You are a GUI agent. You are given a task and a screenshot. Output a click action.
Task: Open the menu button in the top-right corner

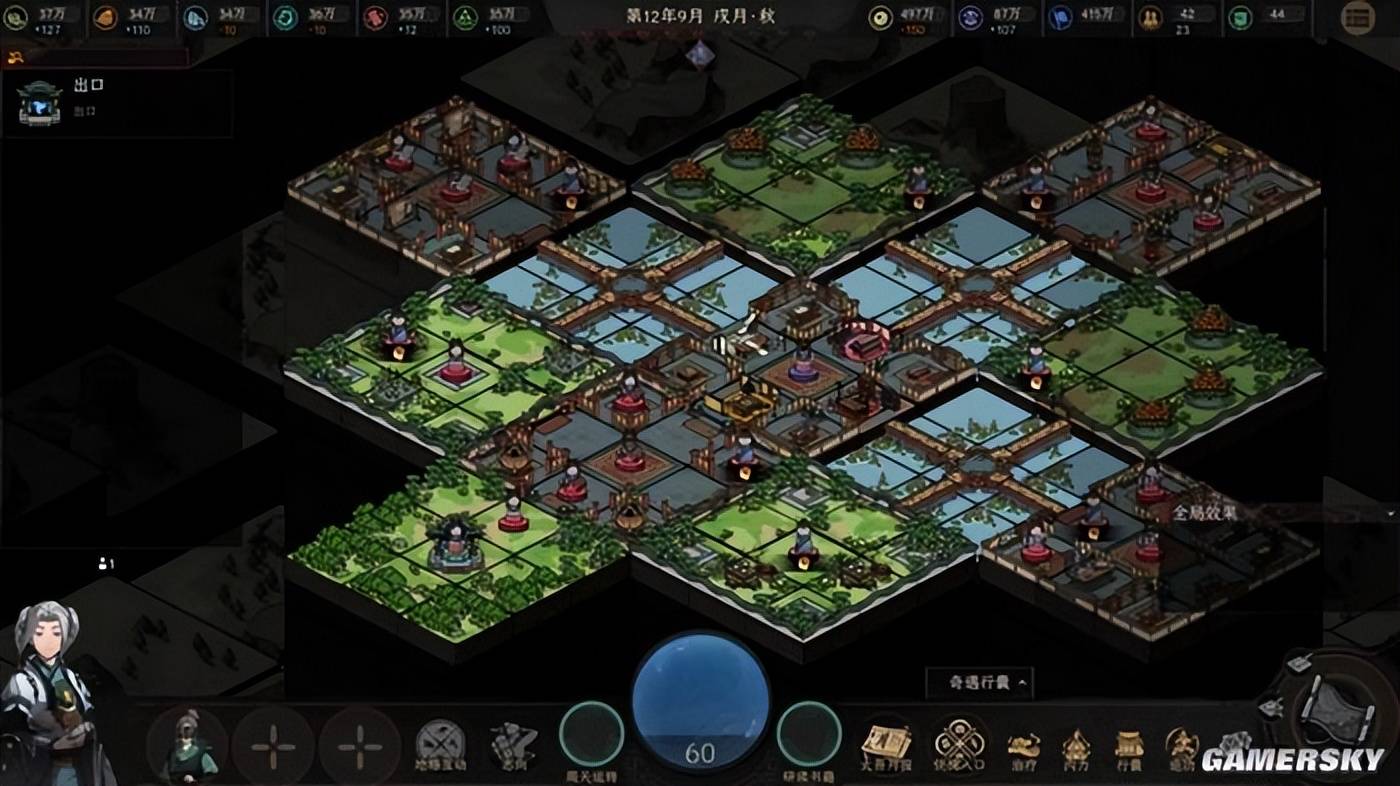coord(1357,17)
